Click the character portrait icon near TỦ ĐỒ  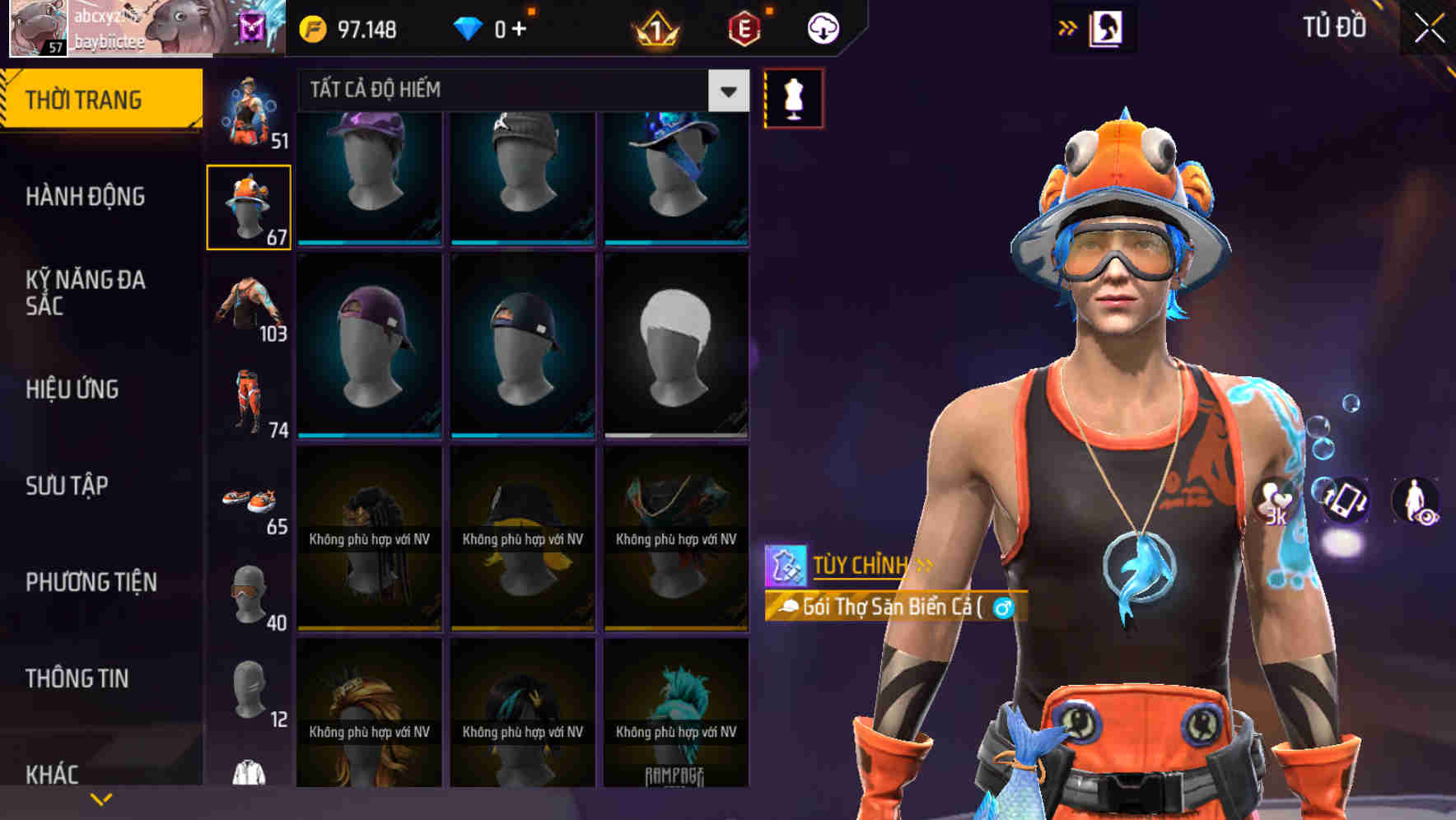(x=1105, y=26)
